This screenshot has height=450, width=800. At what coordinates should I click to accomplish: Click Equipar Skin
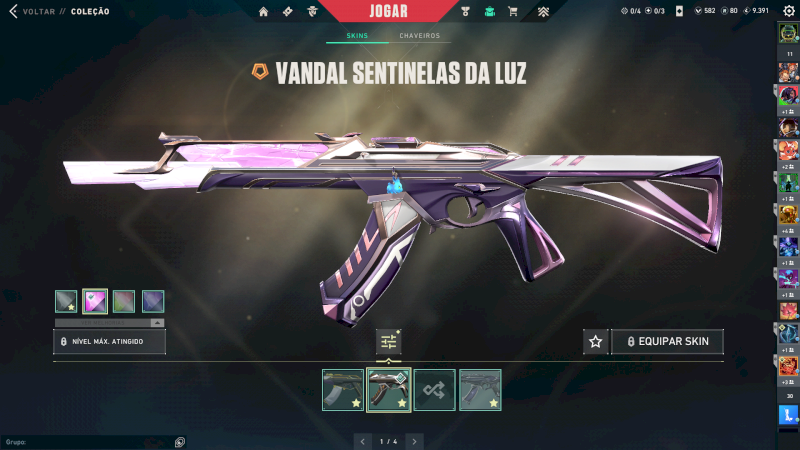tap(667, 342)
